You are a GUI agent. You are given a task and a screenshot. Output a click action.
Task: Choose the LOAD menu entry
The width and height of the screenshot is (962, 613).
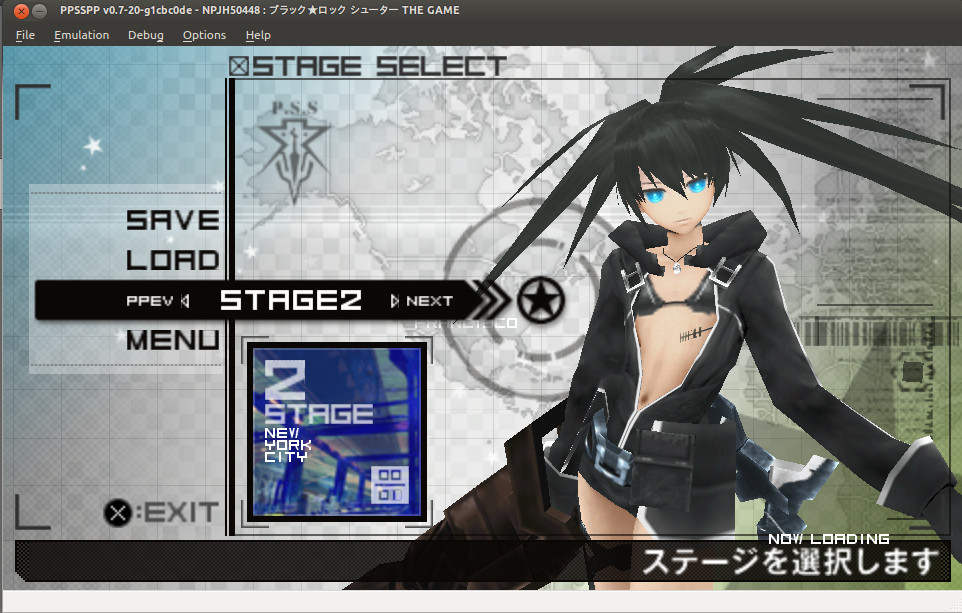tap(172, 260)
